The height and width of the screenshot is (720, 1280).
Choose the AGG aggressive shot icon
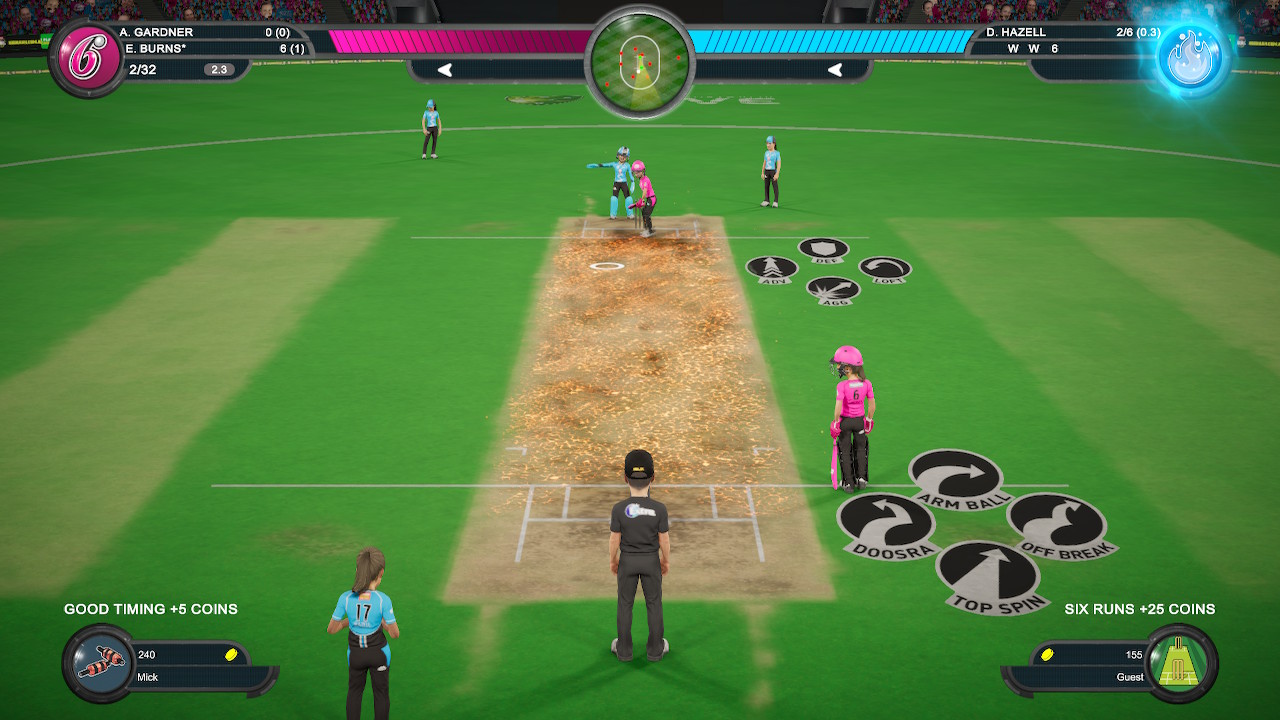832,290
